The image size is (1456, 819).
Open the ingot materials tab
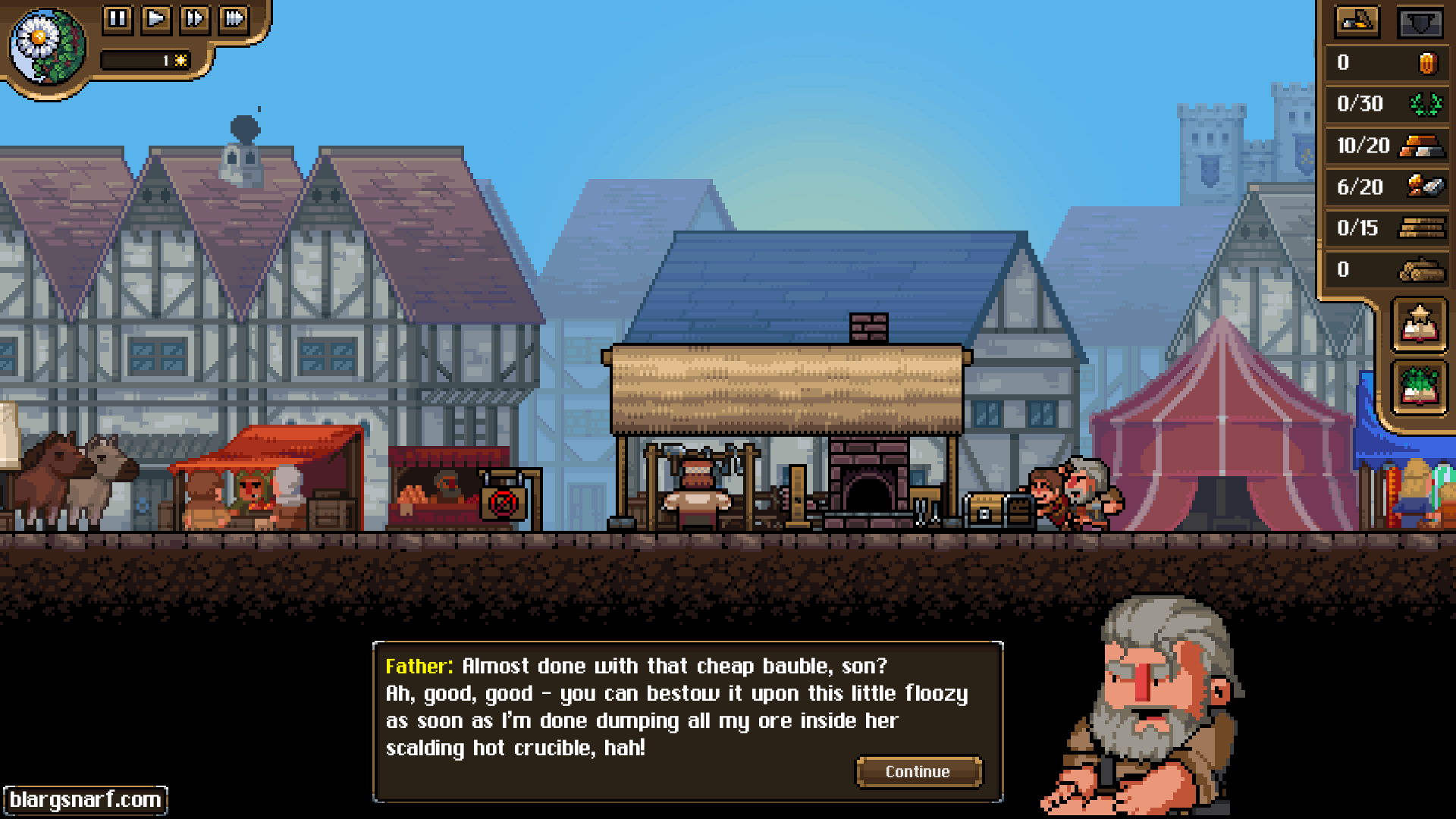tap(1357, 21)
